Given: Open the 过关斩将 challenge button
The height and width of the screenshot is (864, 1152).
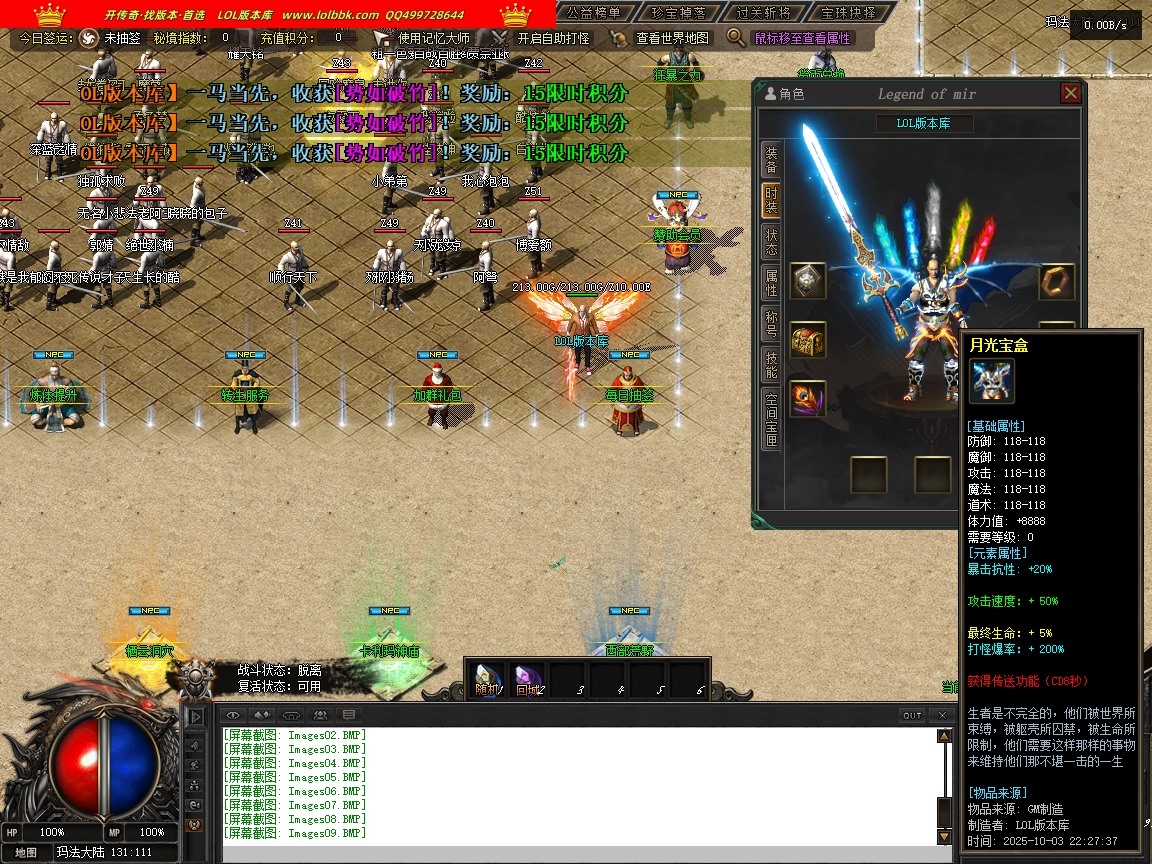Looking at the screenshot, I should point(762,13).
